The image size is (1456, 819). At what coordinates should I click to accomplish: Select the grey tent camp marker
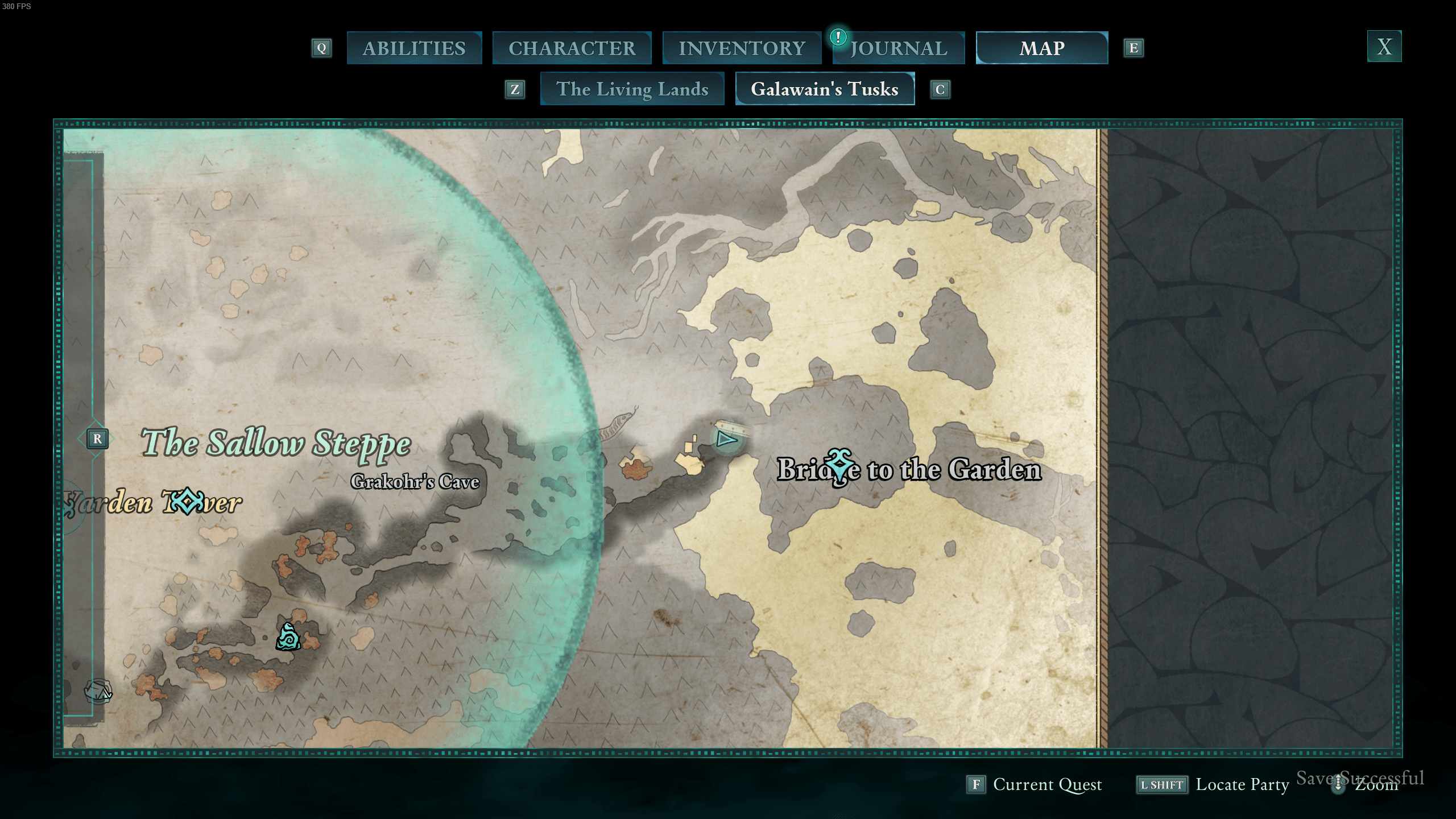(98, 691)
